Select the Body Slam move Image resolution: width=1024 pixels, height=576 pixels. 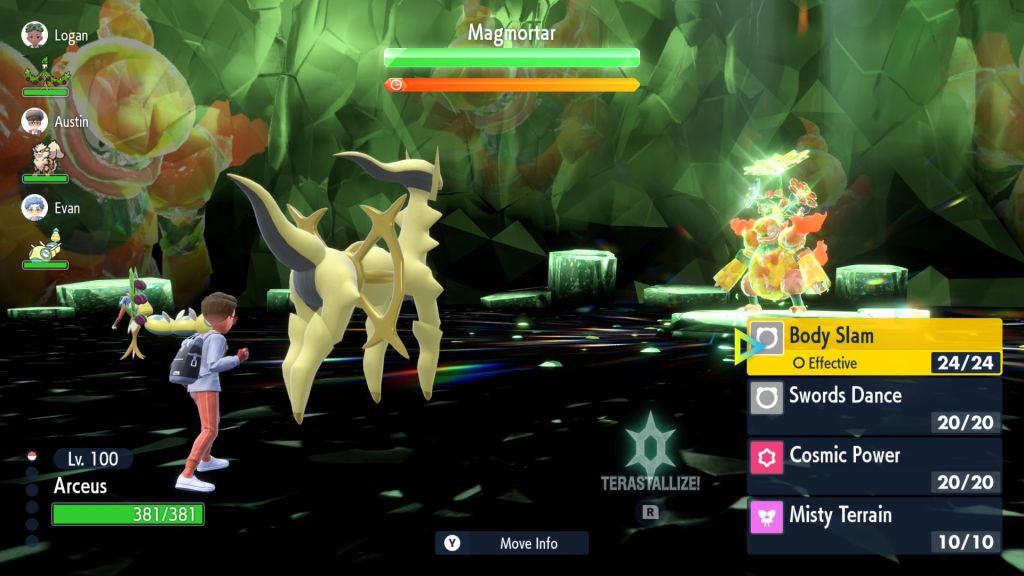(875, 346)
